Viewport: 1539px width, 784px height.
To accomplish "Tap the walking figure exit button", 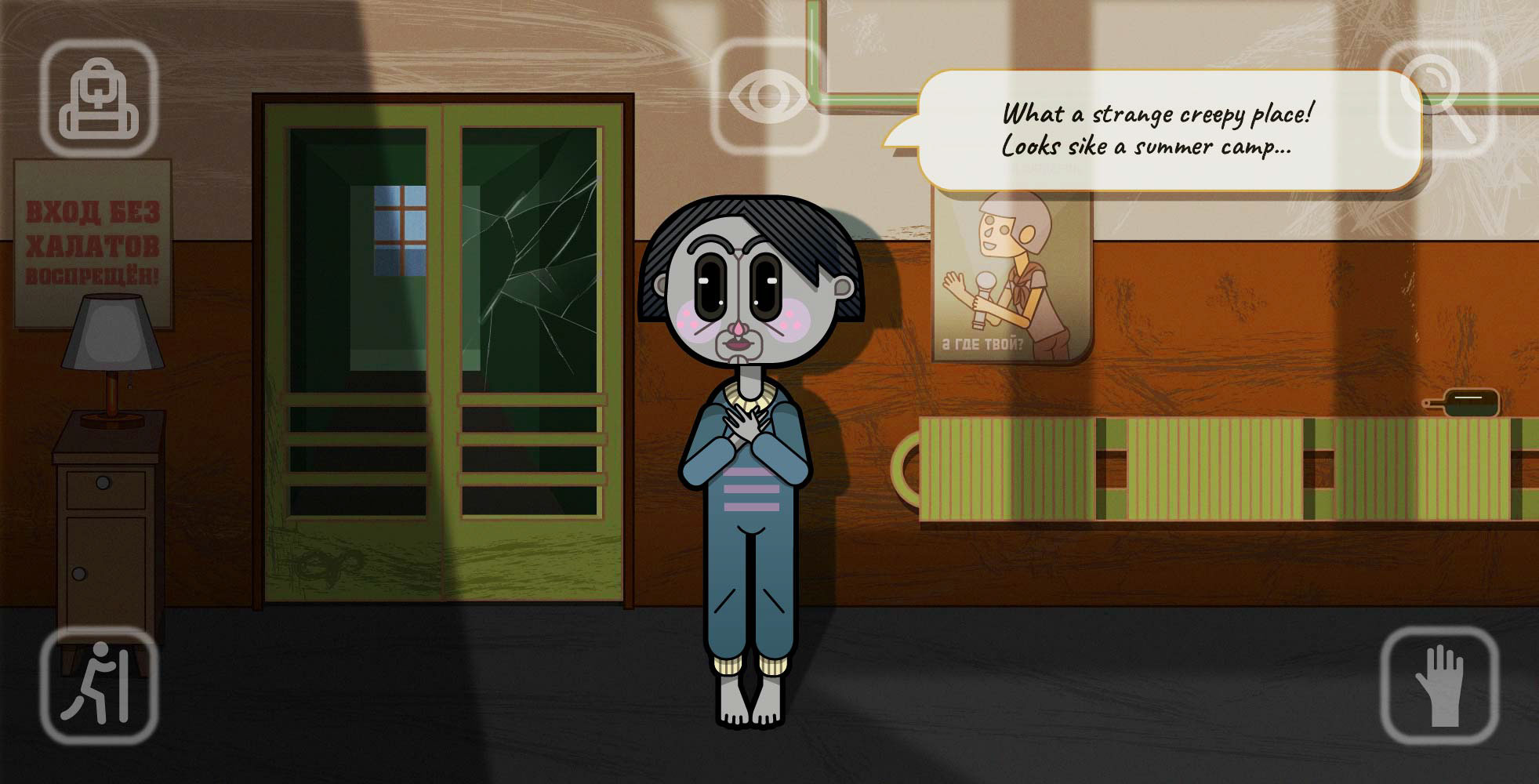I will [x=99, y=686].
